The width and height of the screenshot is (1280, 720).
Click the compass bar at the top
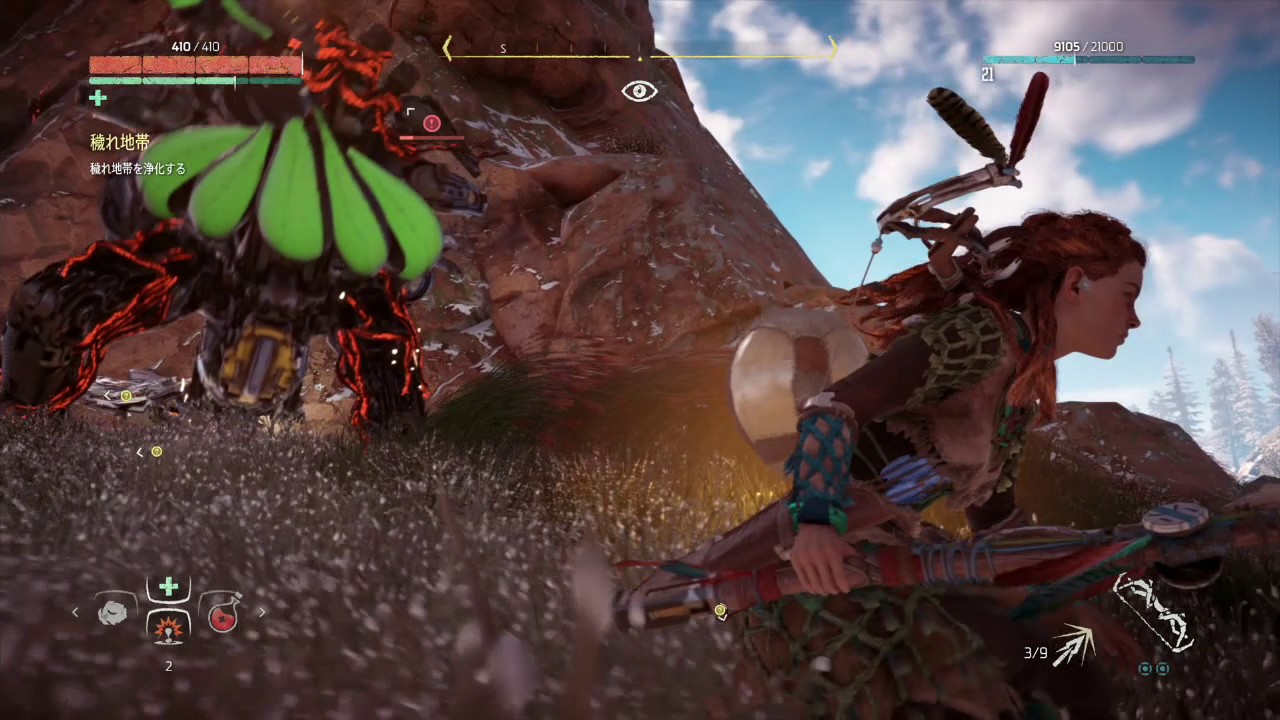pos(640,48)
